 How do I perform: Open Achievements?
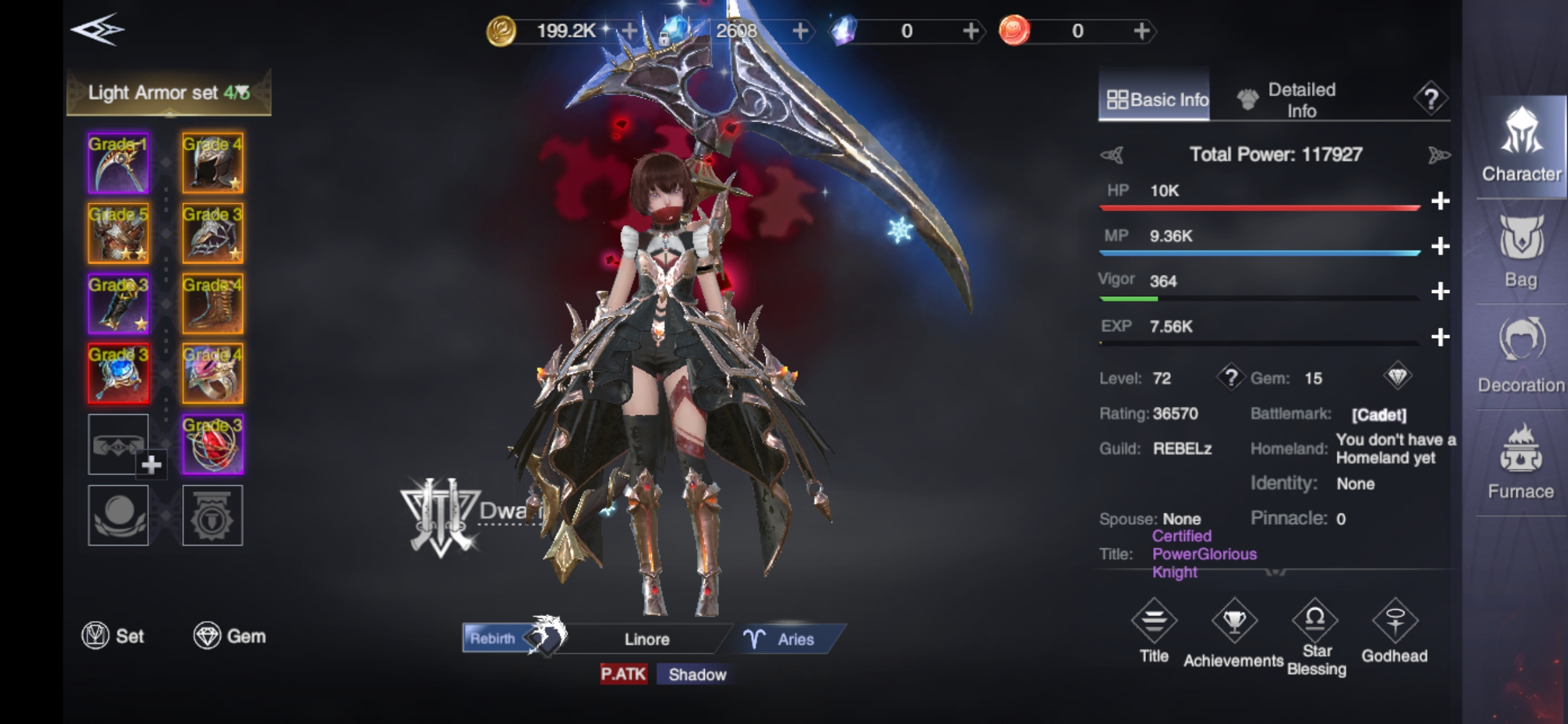click(x=1234, y=633)
